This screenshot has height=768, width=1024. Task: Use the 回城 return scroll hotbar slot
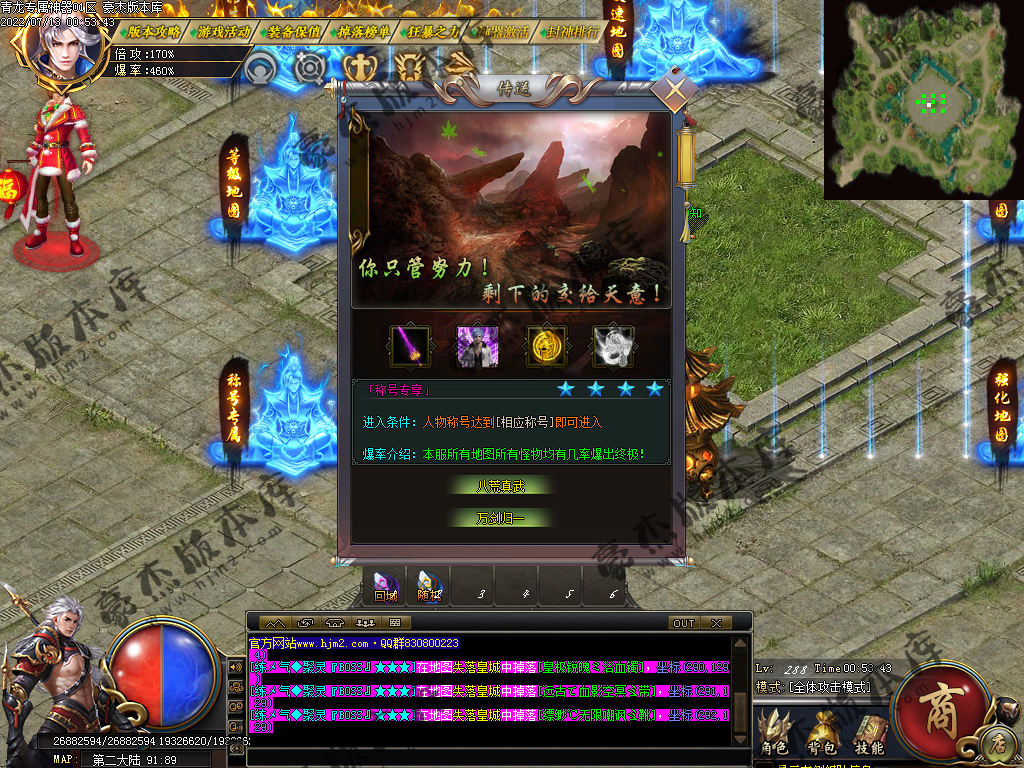point(386,585)
